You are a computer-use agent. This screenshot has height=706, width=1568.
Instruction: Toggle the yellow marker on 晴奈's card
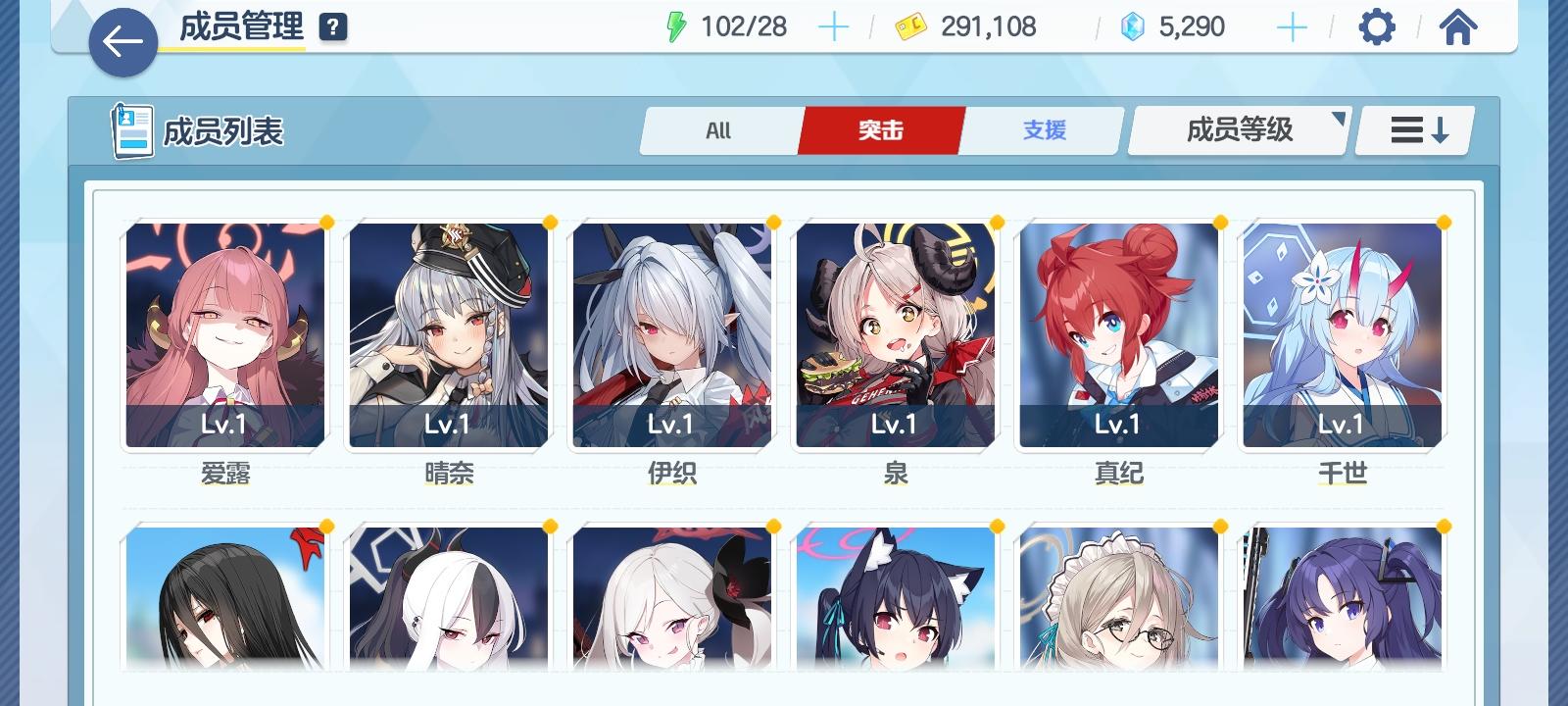551,224
